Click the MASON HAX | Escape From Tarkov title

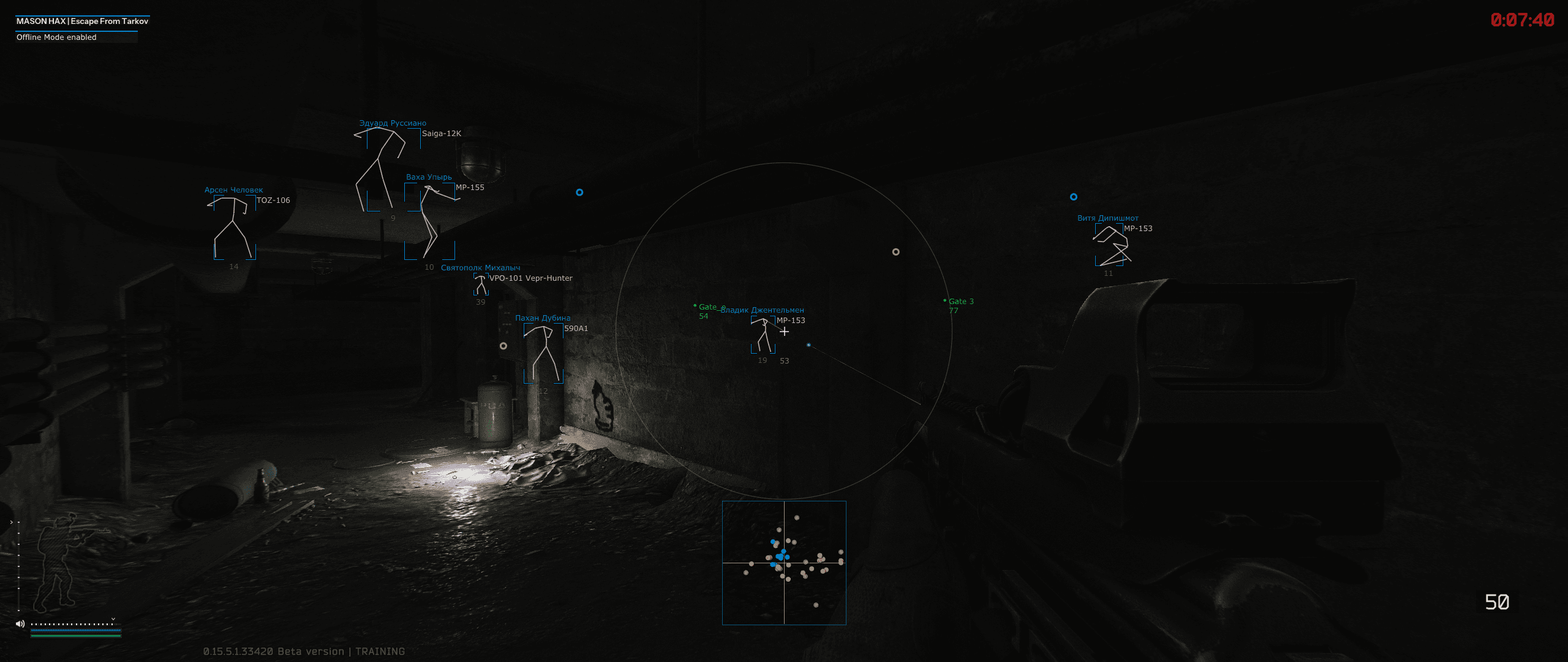[x=83, y=20]
